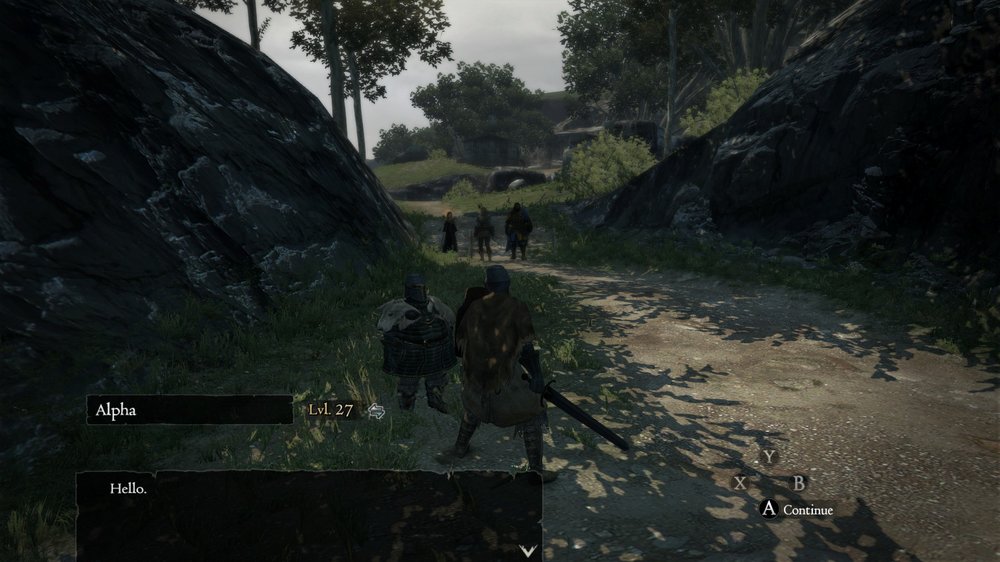Select the Alpha speaker name plate
Image resolution: width=1000 pixels, height=562 pixels.
[x=190, y=409]
